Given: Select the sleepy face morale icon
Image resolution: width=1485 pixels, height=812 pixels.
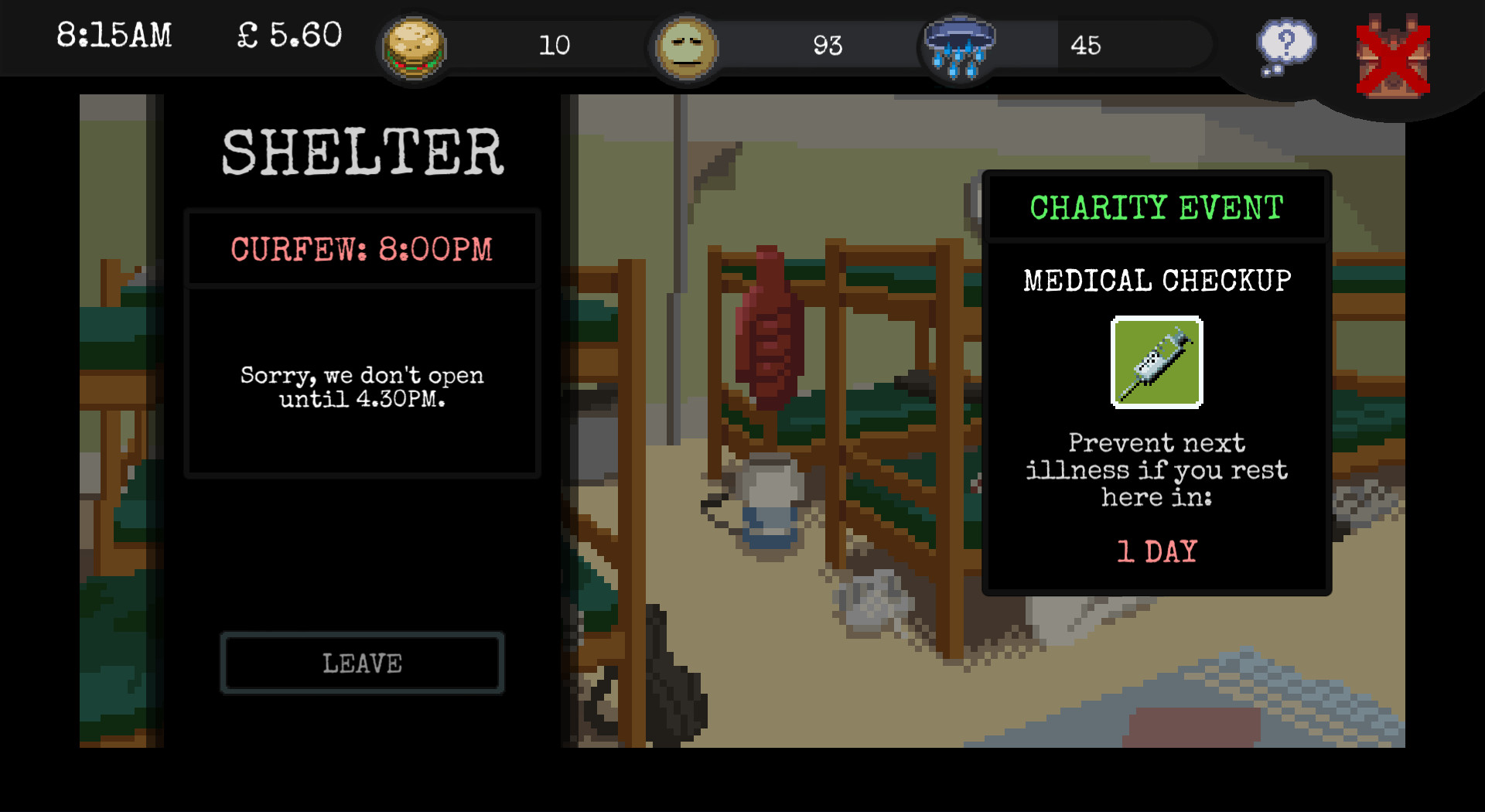Looking at the screenshot, I should tap(685, 46).
